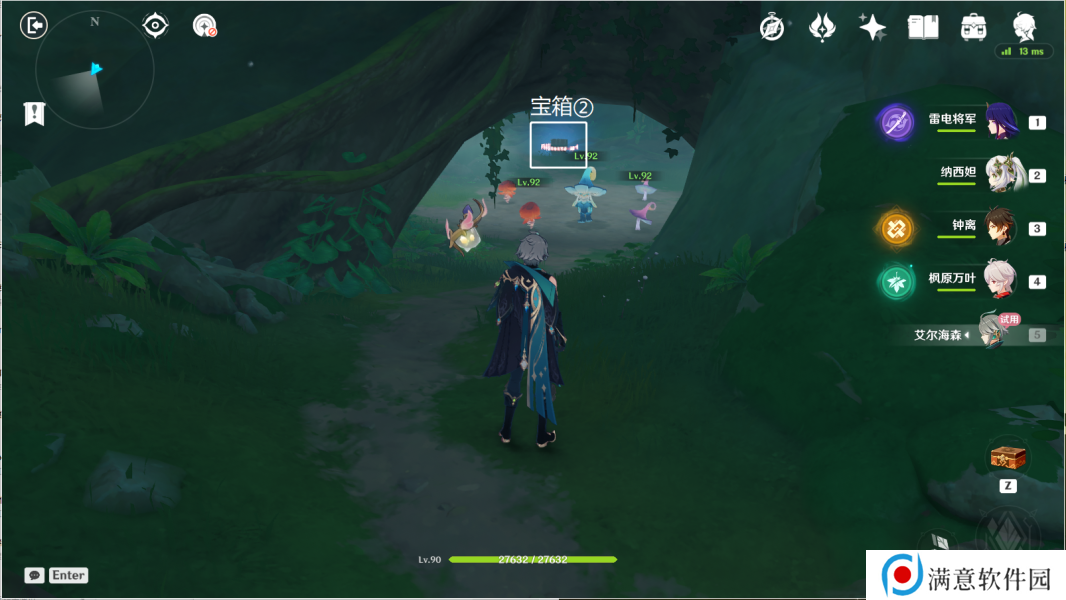1066x600 pixels.
Task: Switch to party member 雷电将军
Action: [x=1000, y=122]
